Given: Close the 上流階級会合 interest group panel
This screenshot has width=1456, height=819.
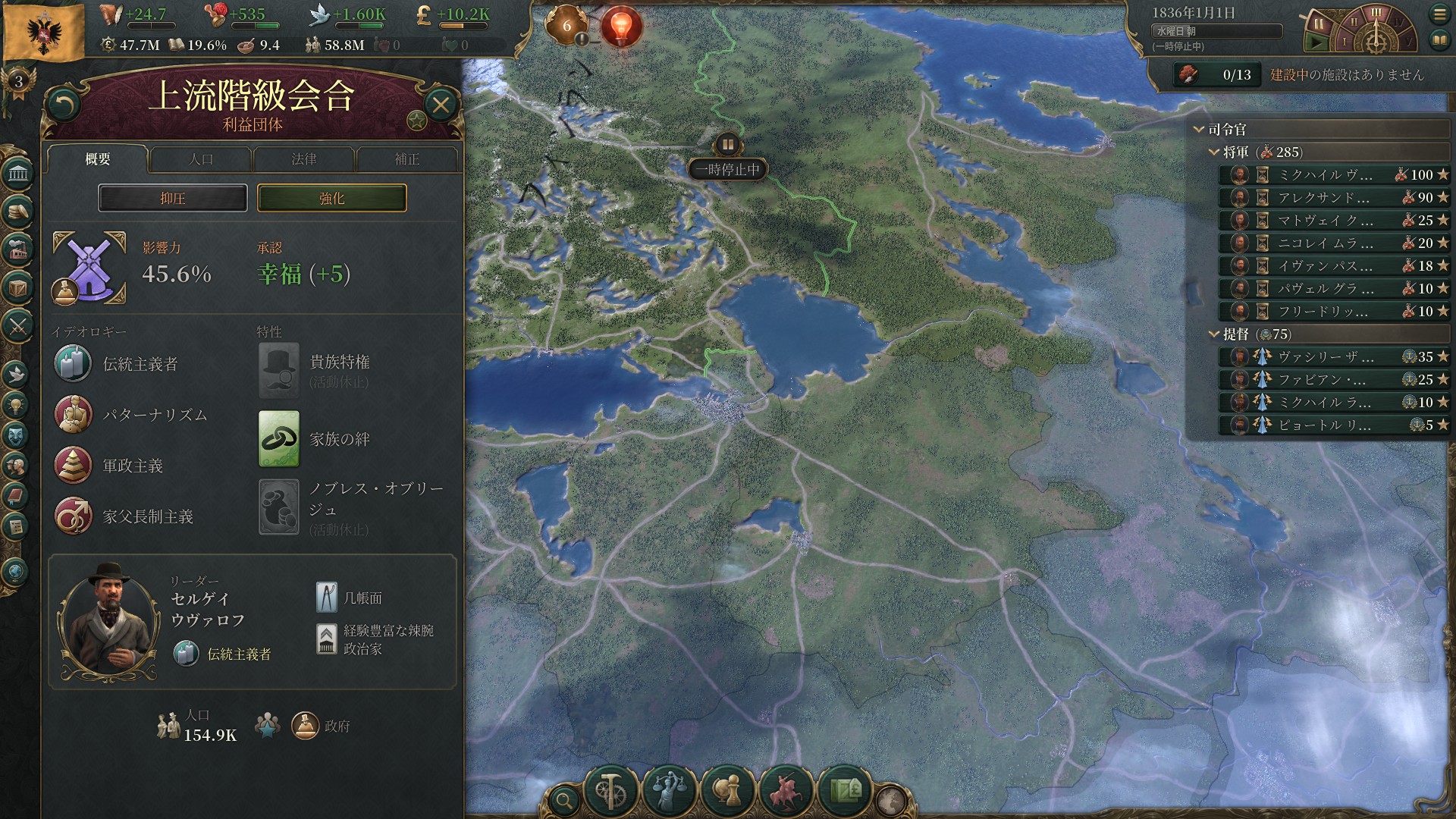Looking at the screenshot, I should (x=441, y=105).
